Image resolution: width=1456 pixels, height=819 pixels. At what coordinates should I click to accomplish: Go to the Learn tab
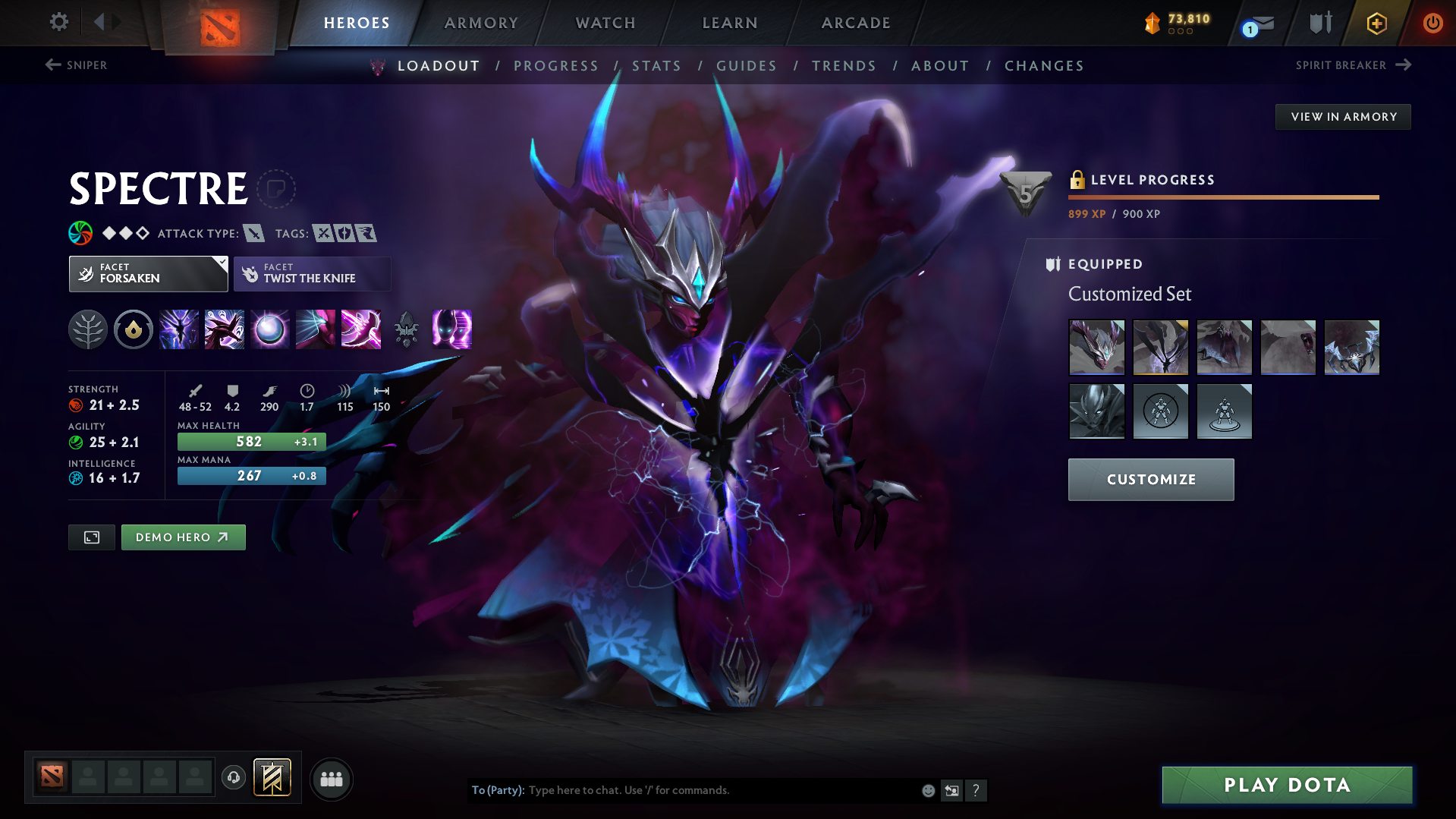[730, 23]
